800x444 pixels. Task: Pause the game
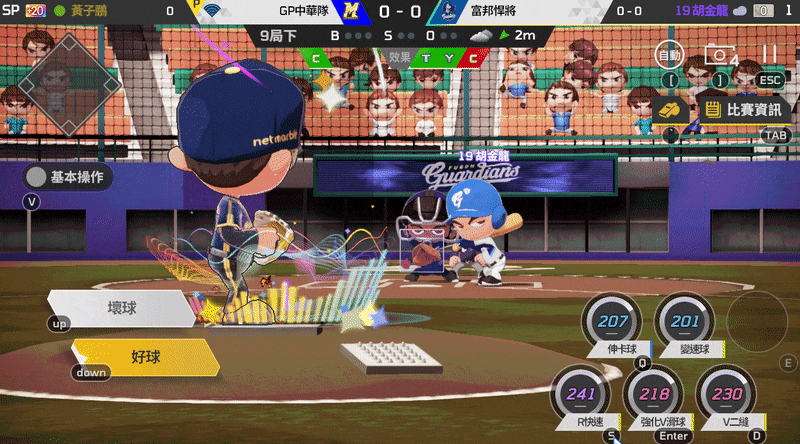coord(769,54)
